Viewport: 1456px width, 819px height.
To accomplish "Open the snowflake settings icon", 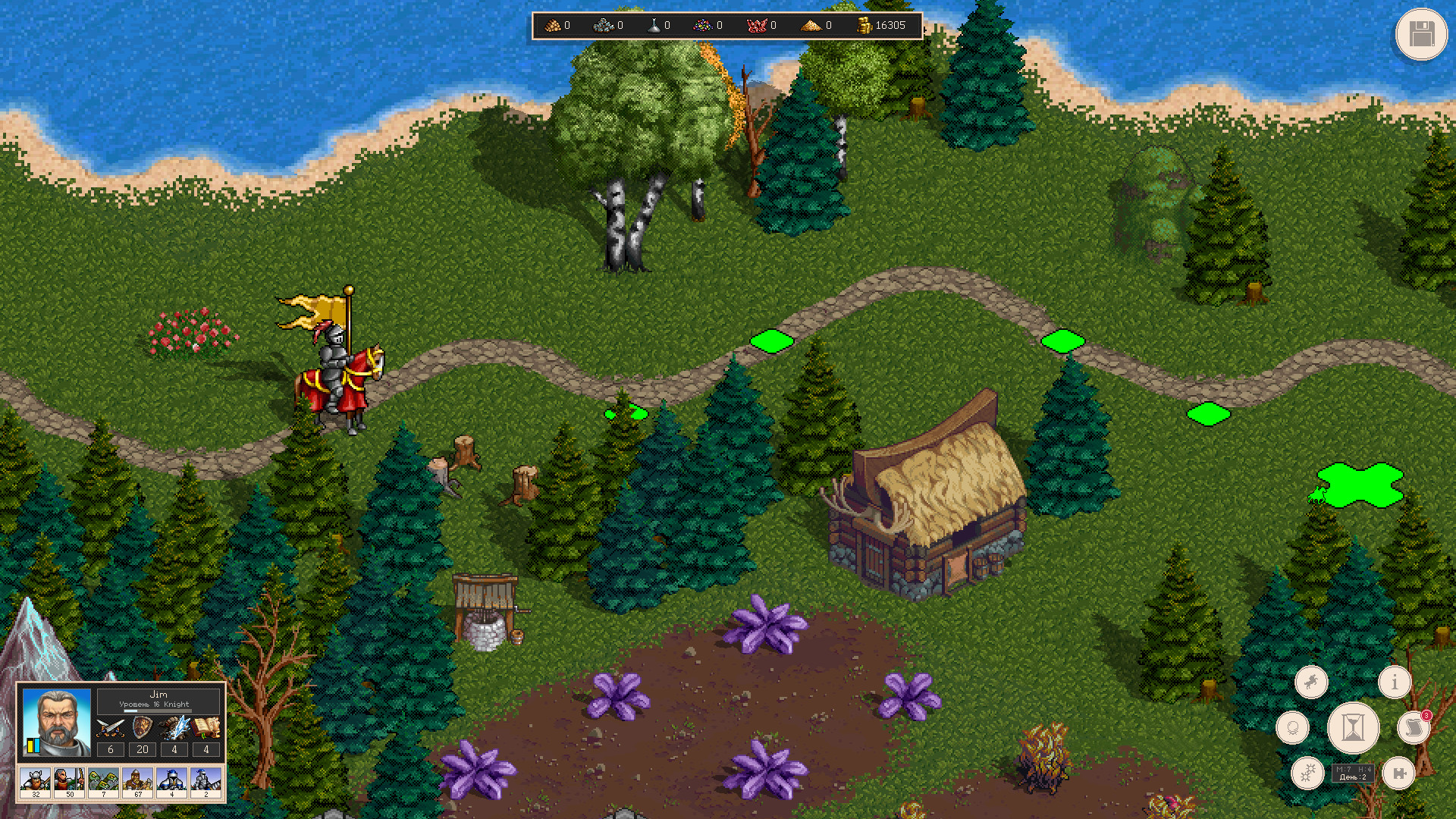I will click(x=1309, y=774).
